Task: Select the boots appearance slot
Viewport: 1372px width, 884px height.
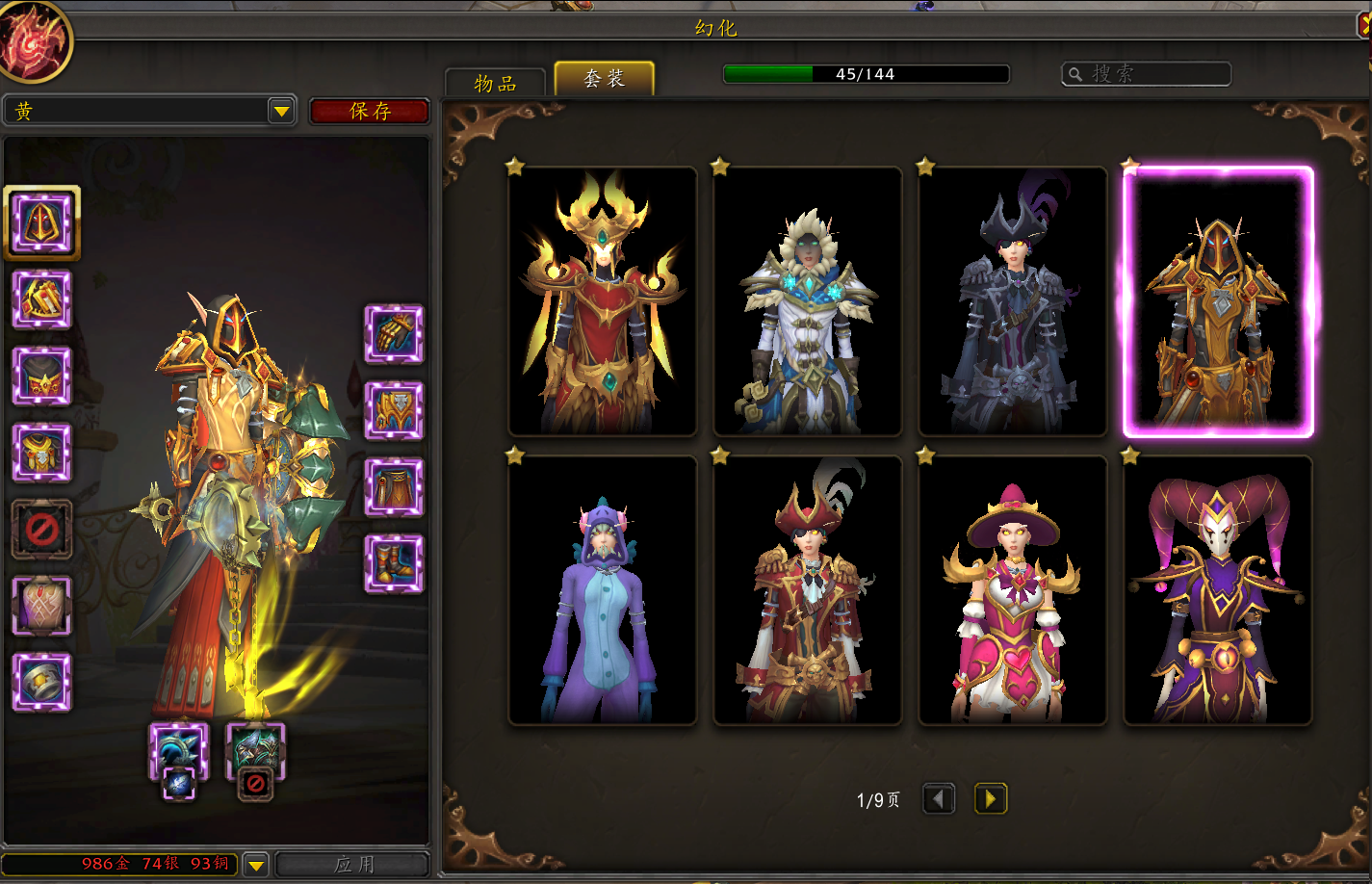Action: [x=394, y=563]
